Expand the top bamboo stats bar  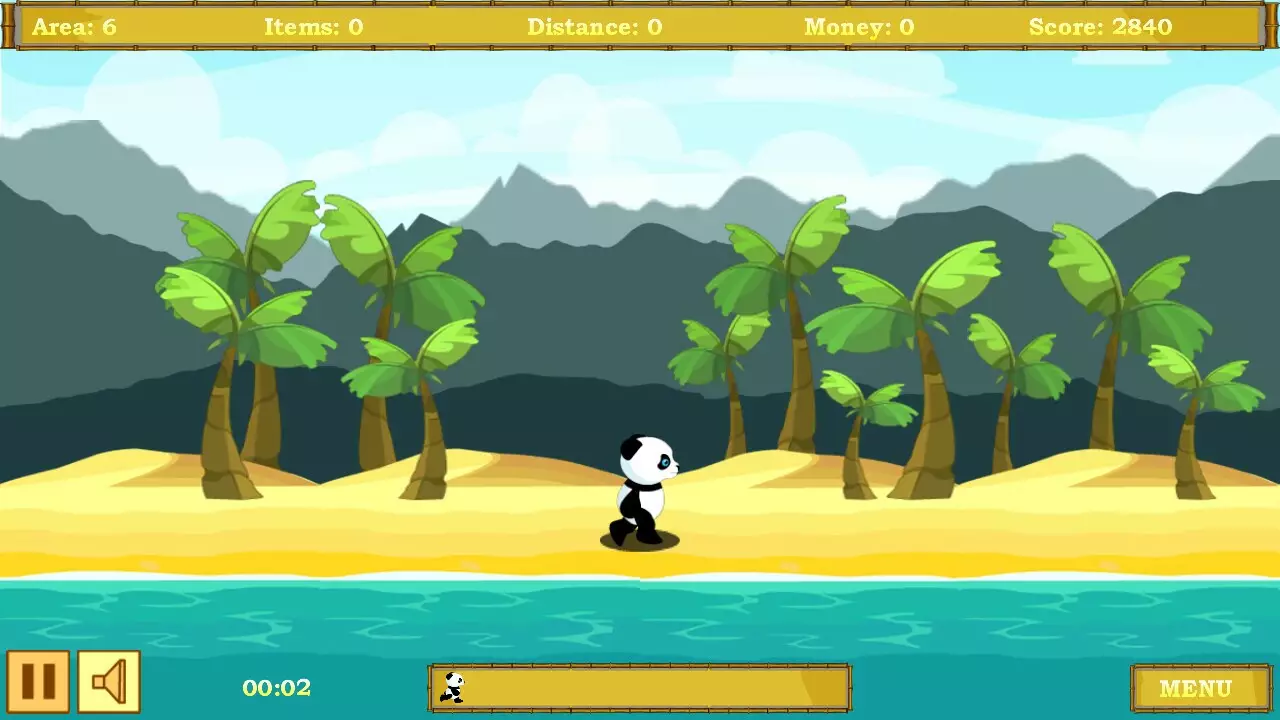tap(640, 27)
